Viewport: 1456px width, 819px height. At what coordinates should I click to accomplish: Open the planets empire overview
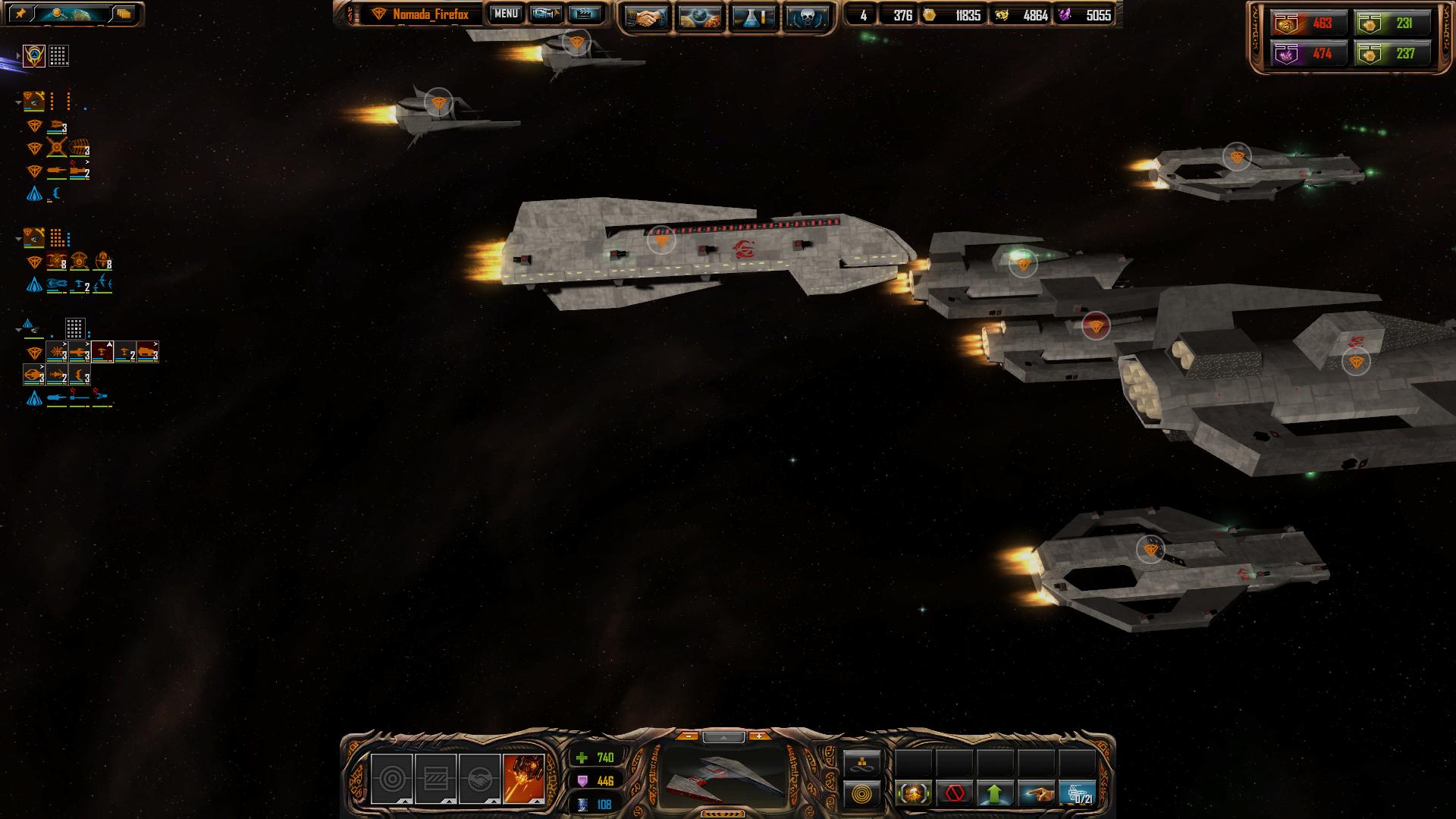(700, 17)
